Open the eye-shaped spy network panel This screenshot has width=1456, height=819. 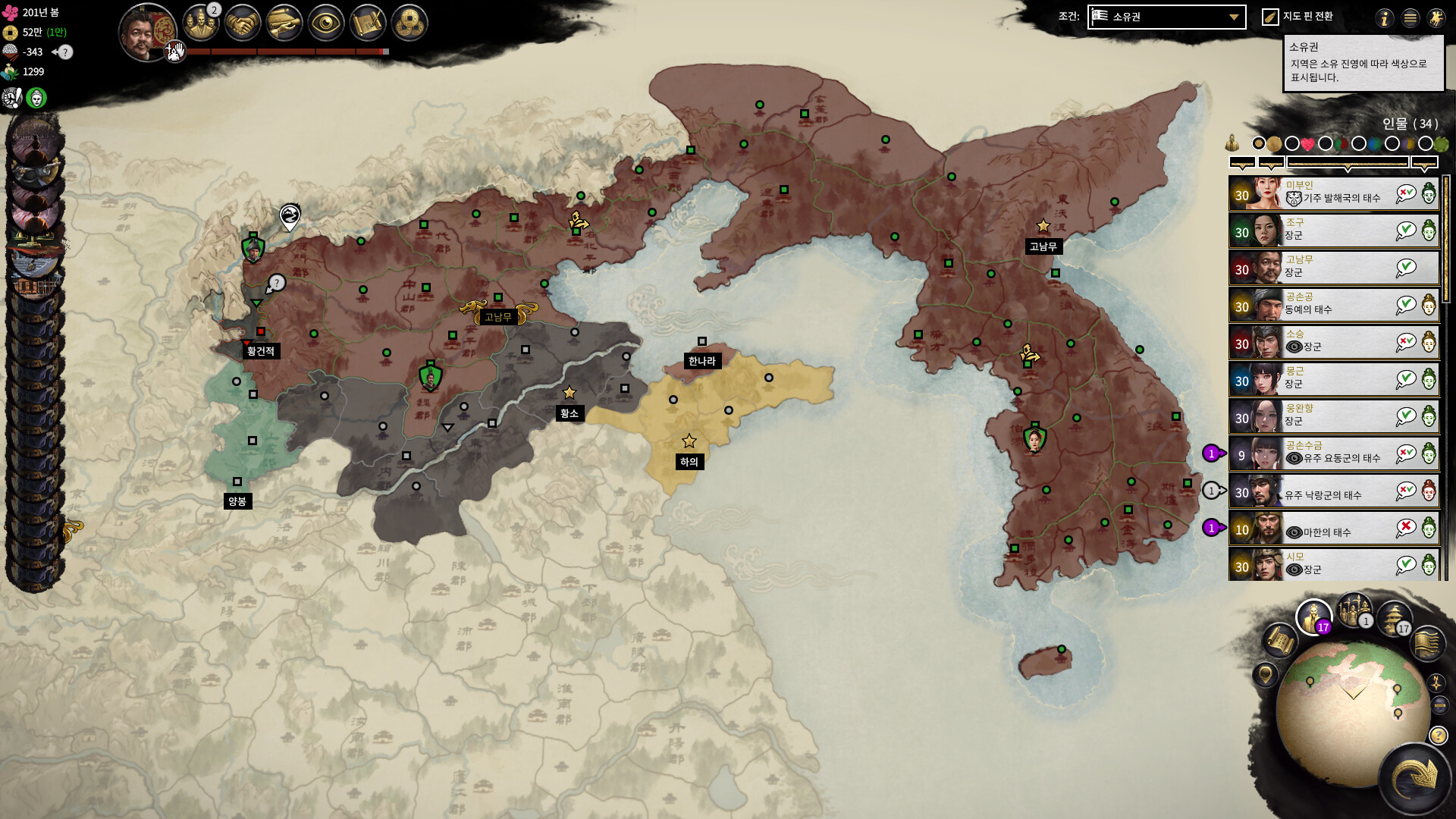[325, 24]
